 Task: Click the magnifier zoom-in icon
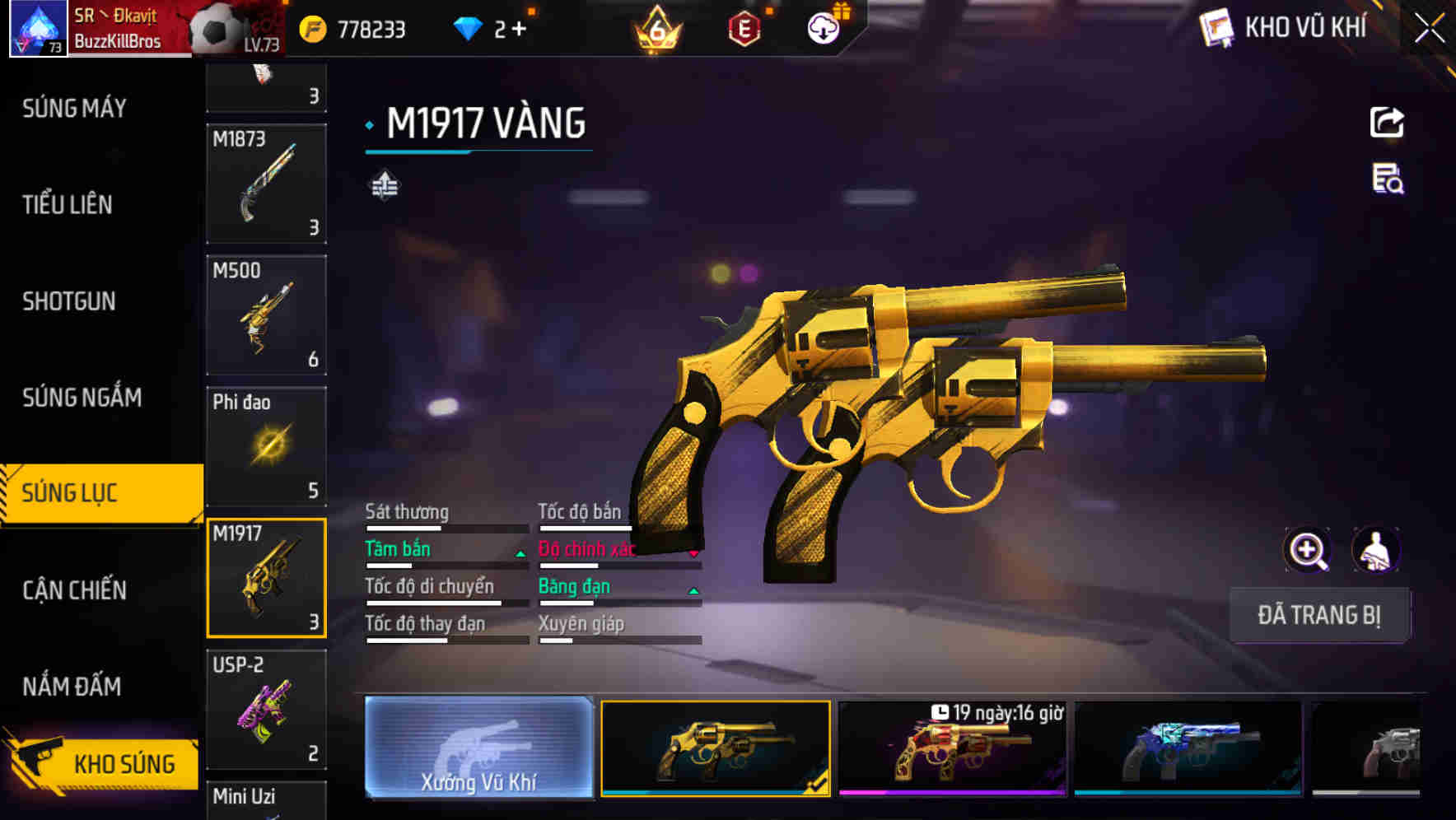point(1307,550)
